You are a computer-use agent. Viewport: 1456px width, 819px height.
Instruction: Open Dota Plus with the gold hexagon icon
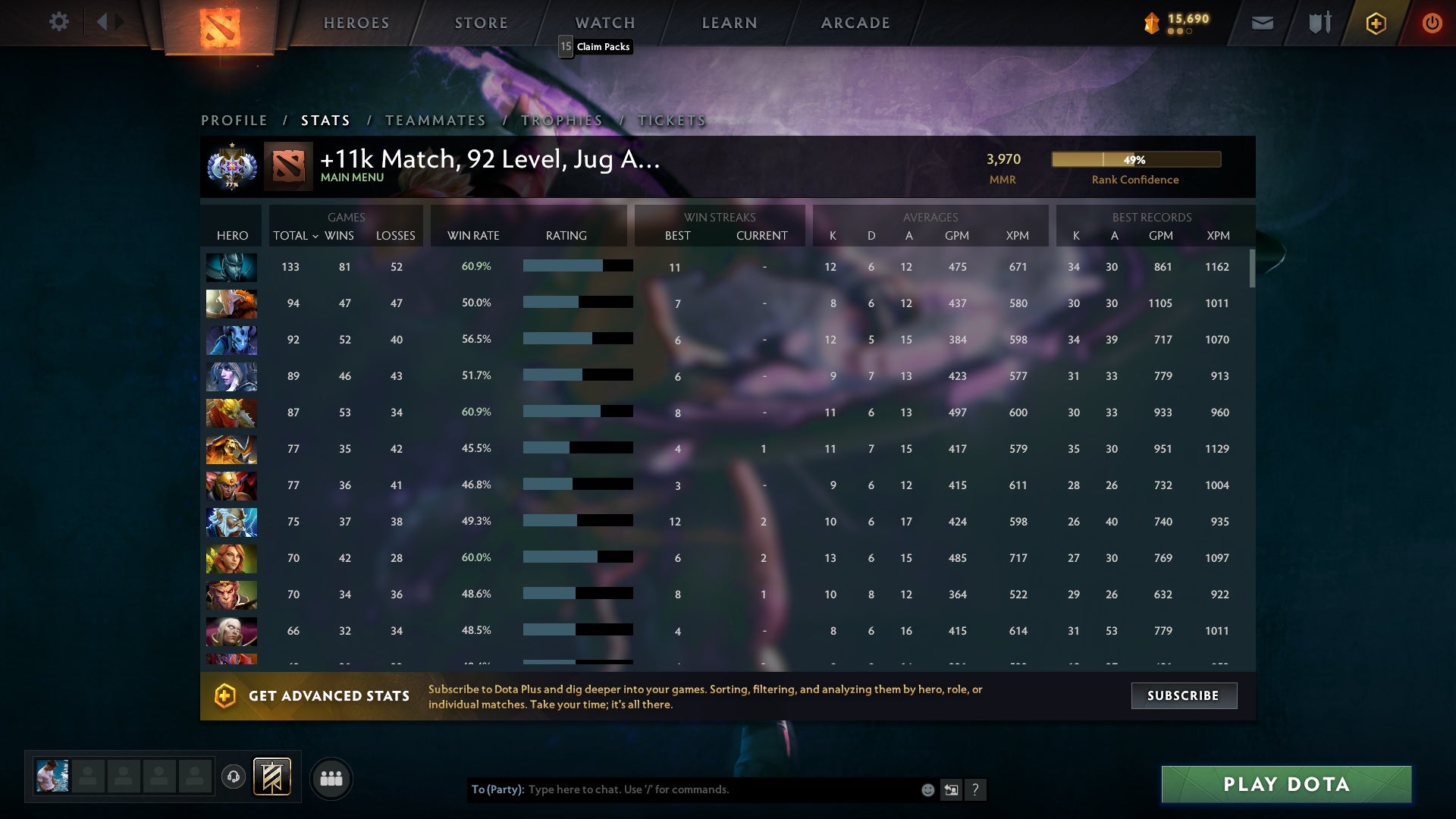click(x=1375, y=23)
